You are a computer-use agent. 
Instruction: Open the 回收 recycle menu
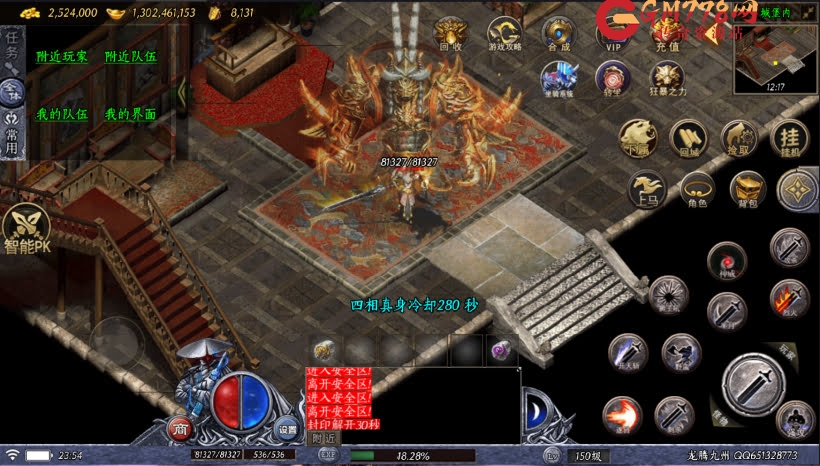pyautogui.click(x=450, y=33)
